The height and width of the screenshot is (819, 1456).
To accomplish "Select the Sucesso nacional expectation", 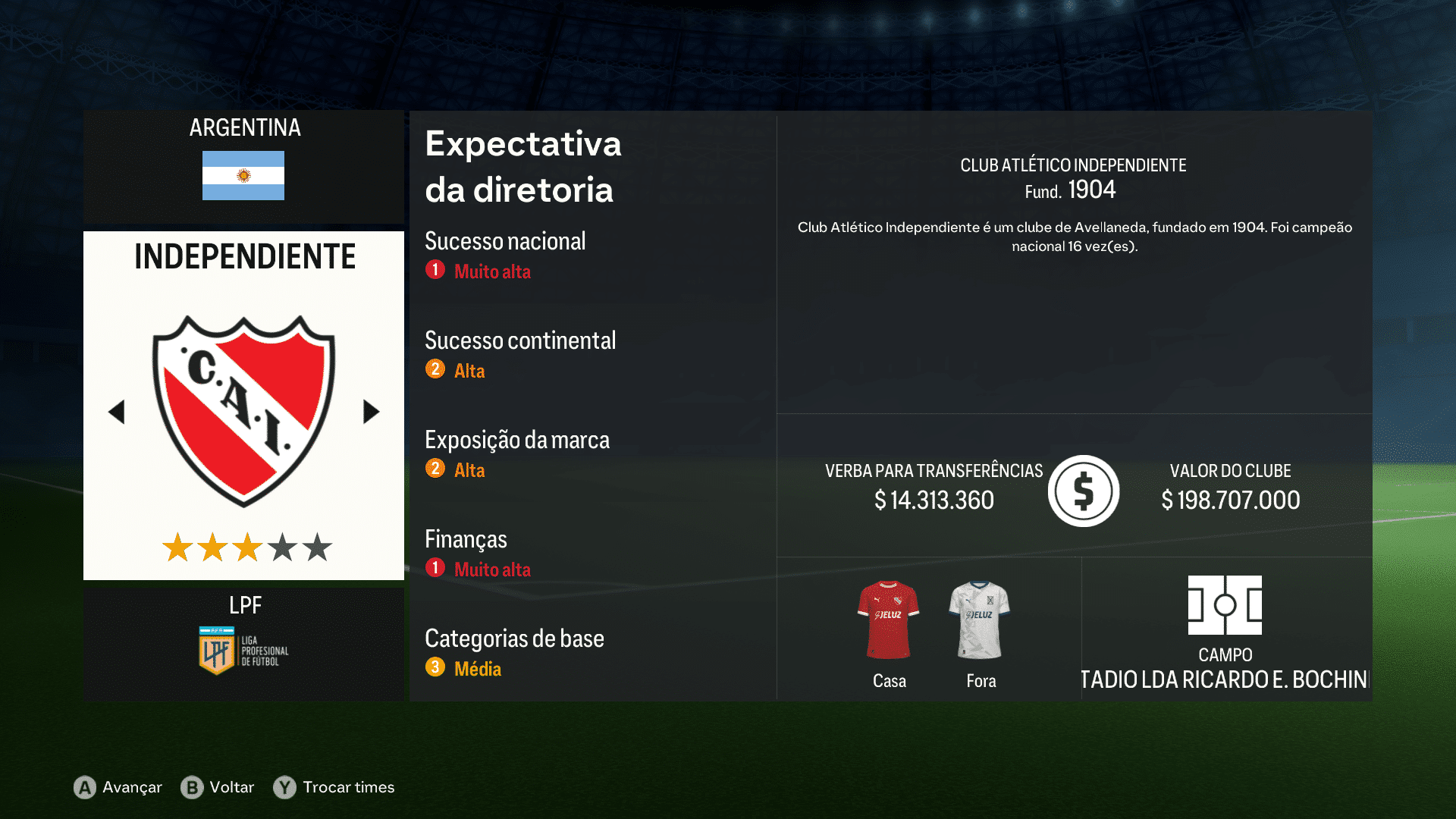I will click(x=505, y=241).
